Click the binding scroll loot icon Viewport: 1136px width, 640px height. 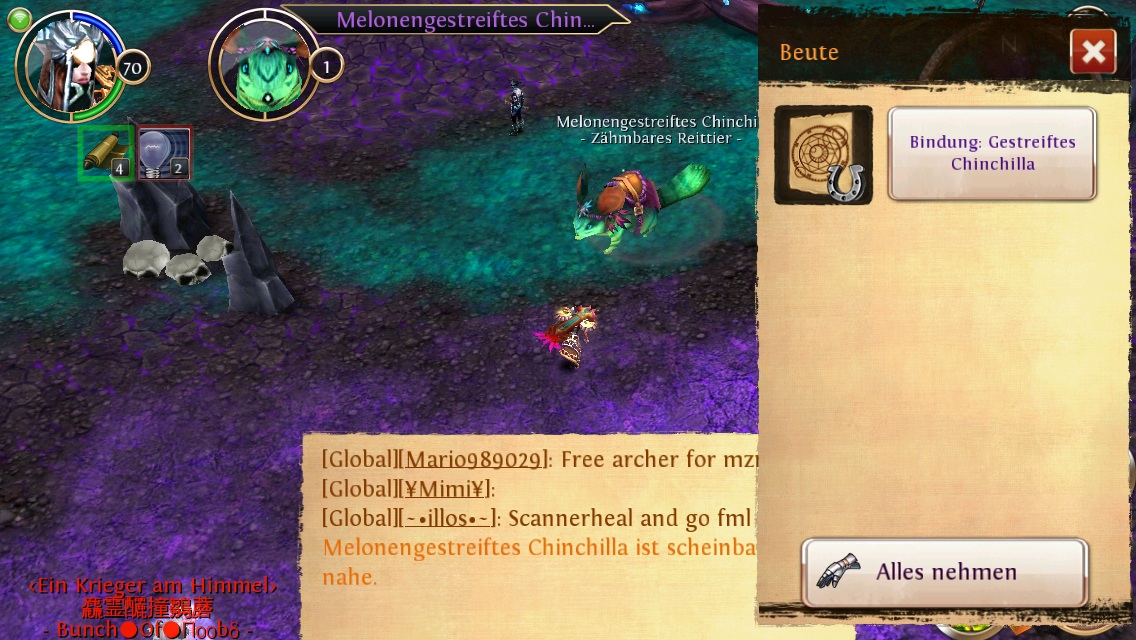point(823,155)
